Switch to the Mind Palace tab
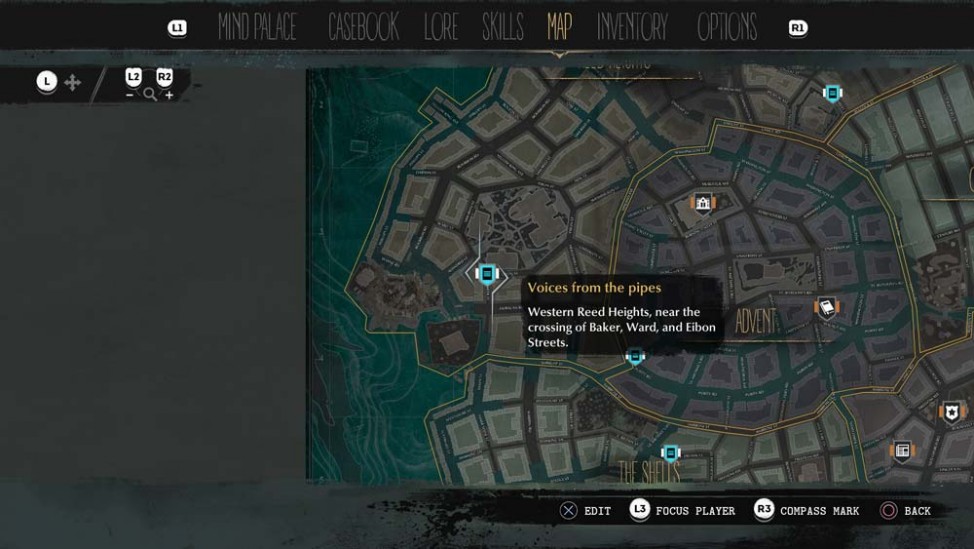Screen dimensions: 974x549 coord(257,28)
